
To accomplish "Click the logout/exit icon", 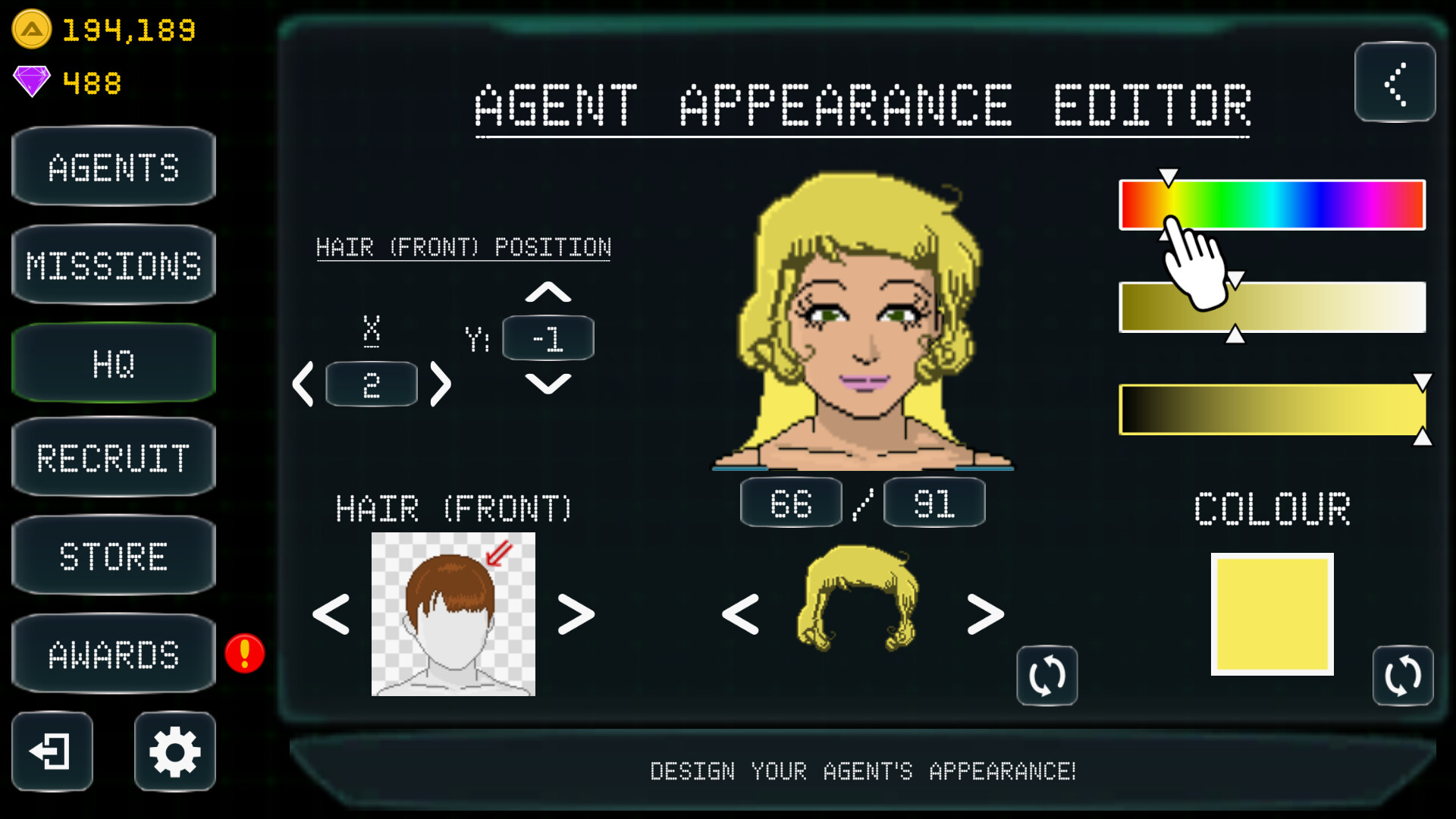I will pos(52,752).
